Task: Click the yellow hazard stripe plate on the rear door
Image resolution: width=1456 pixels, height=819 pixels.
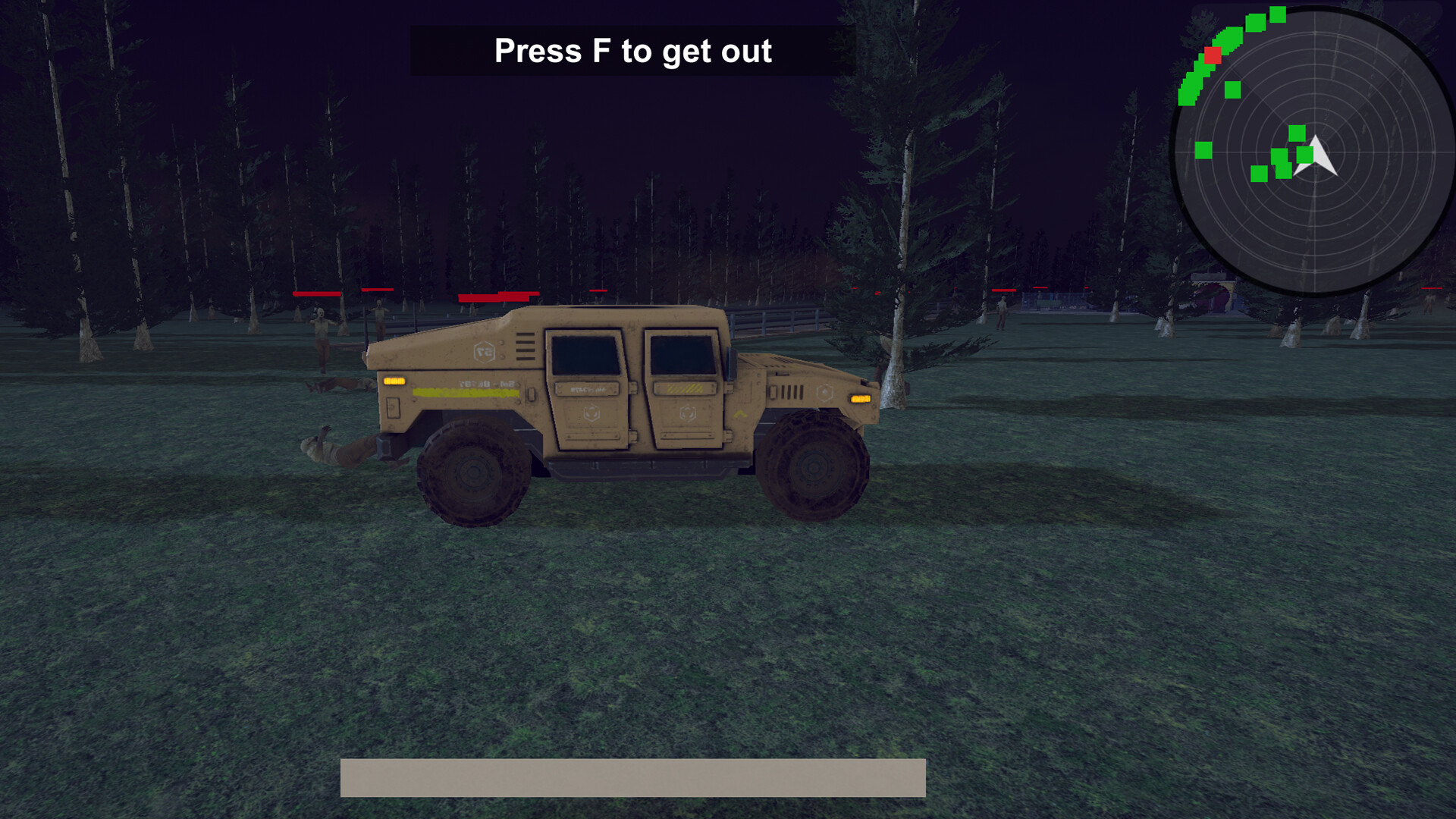Action: click(x=686, y=389)
